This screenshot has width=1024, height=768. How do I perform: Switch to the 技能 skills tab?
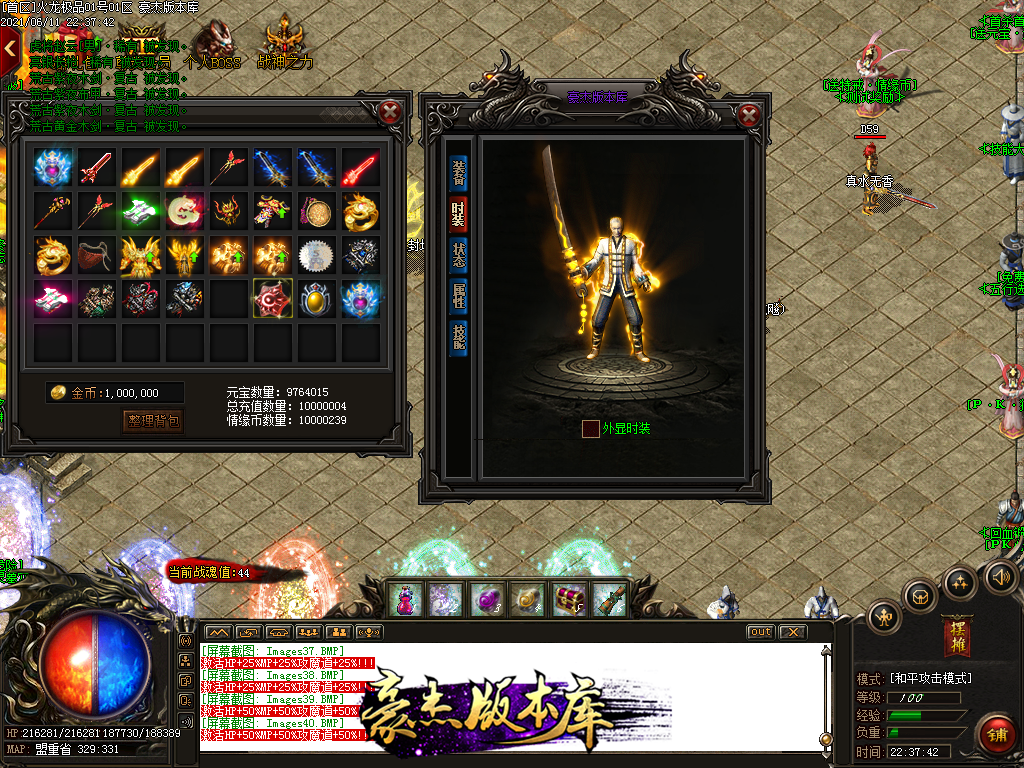458,336
